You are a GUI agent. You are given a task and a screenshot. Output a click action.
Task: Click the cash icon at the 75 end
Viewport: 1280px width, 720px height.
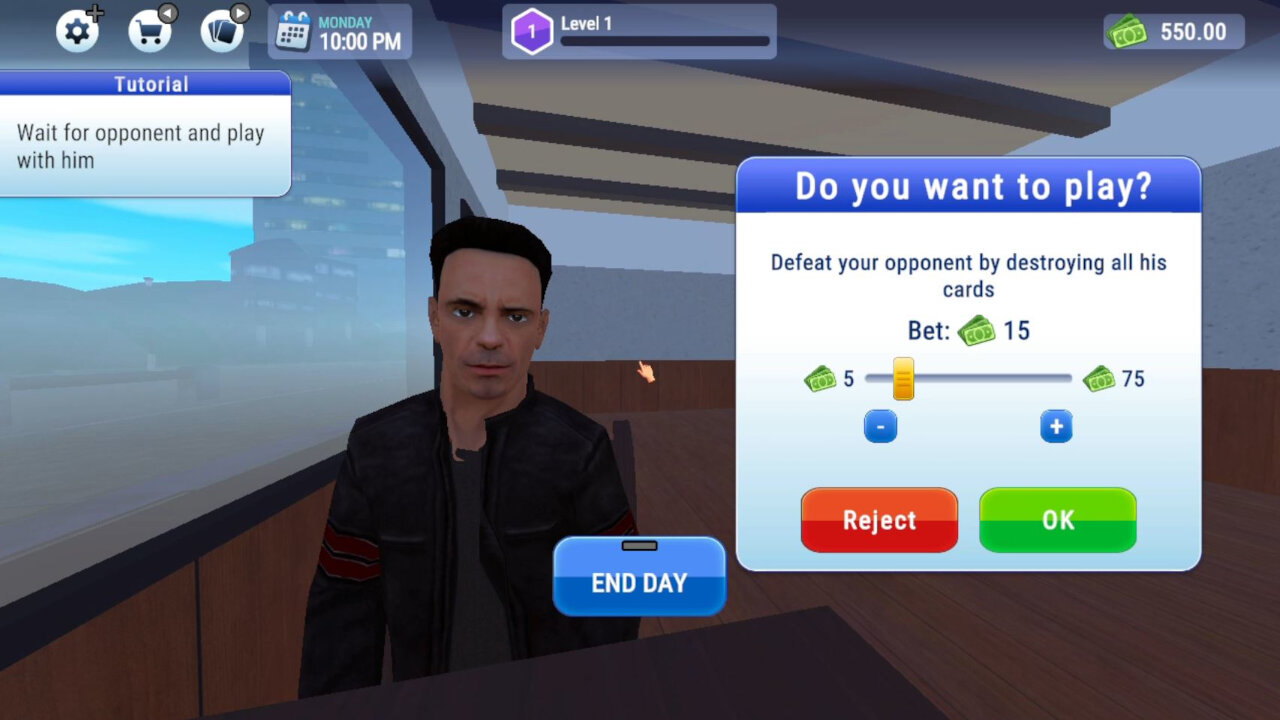tap(1100, 379)
